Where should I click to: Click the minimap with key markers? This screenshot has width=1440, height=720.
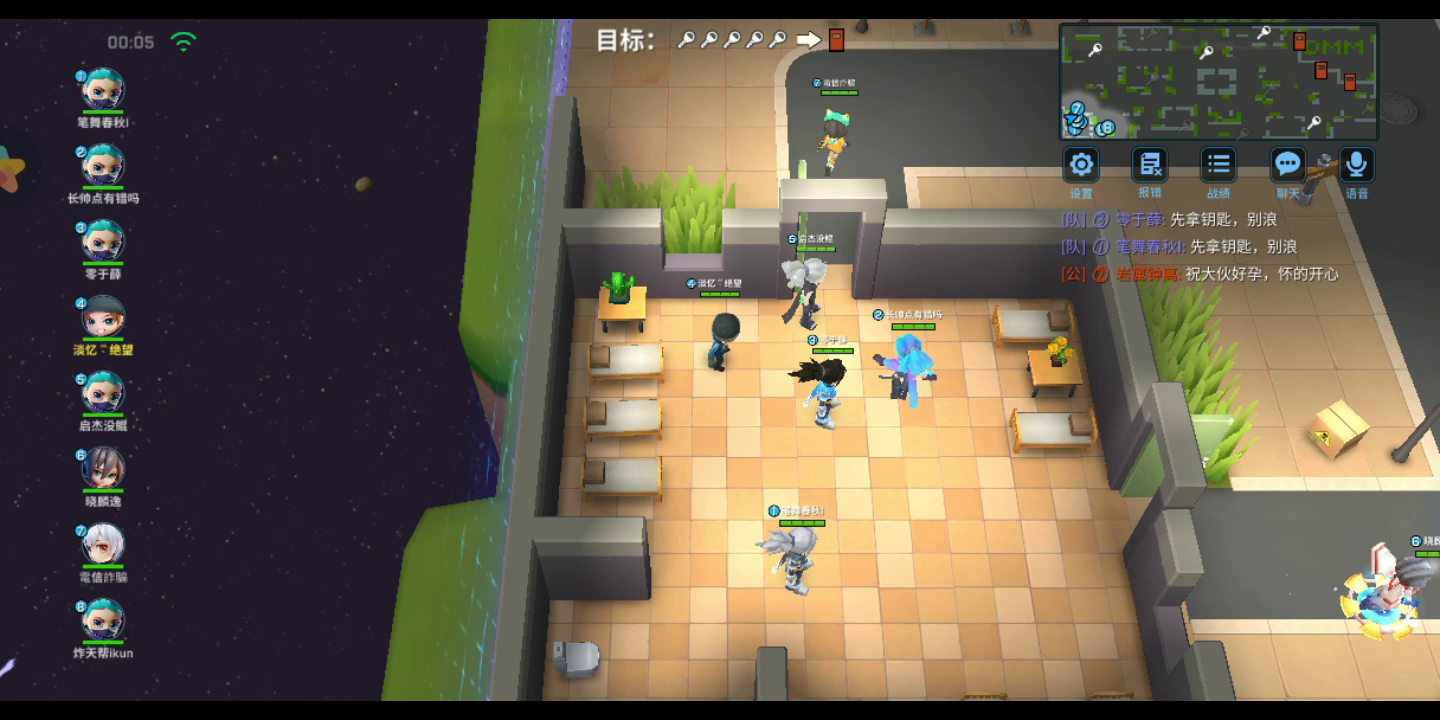pos(1218,82)
